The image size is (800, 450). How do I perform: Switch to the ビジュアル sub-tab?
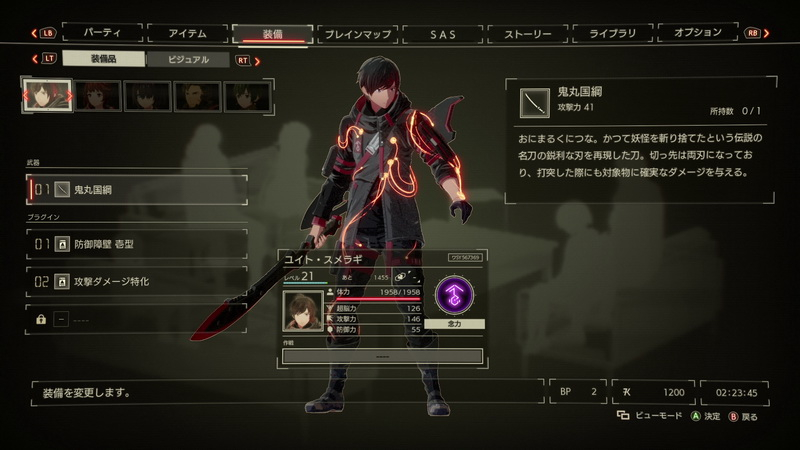pyautogui.click(x=188, y=60)
